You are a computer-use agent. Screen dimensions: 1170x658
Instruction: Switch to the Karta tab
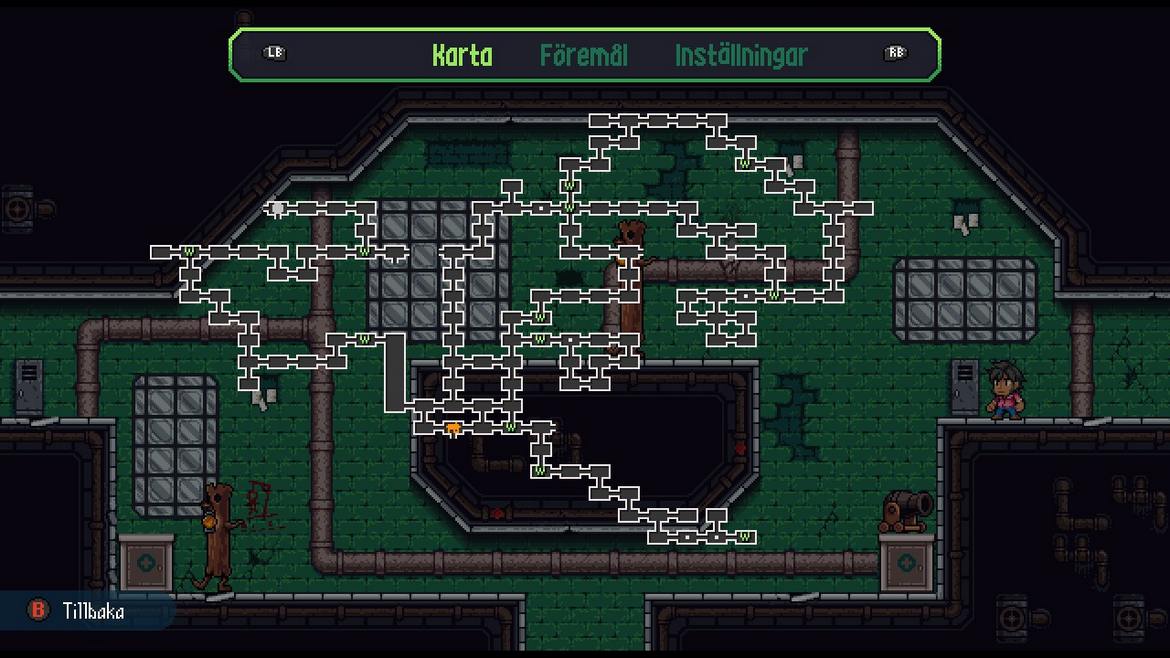(x=462, y=55)
